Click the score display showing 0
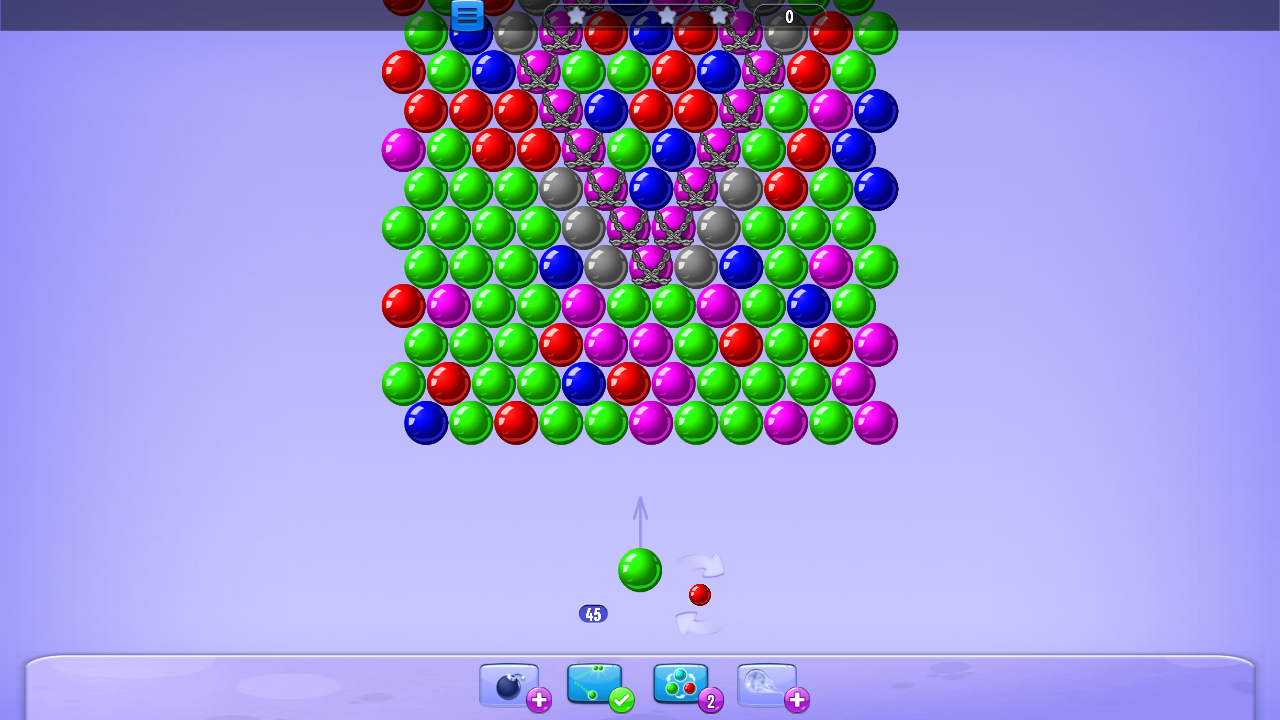The width and height of the screenshot is (1280, 720). pyautogui.click(x=790, y=16)
